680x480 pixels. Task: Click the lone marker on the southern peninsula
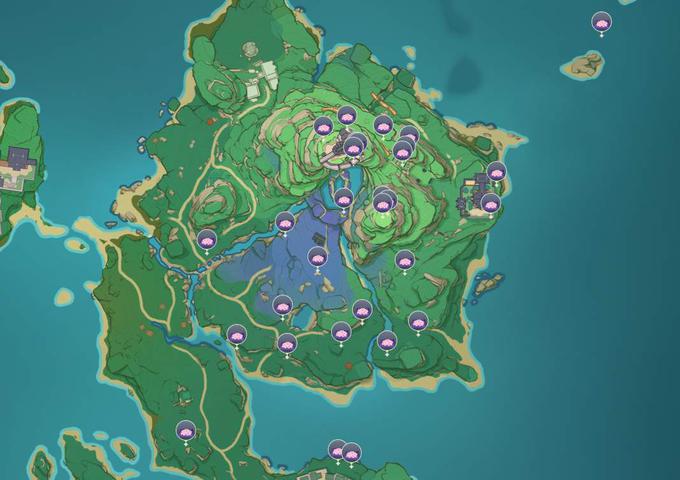pos(185,431)
